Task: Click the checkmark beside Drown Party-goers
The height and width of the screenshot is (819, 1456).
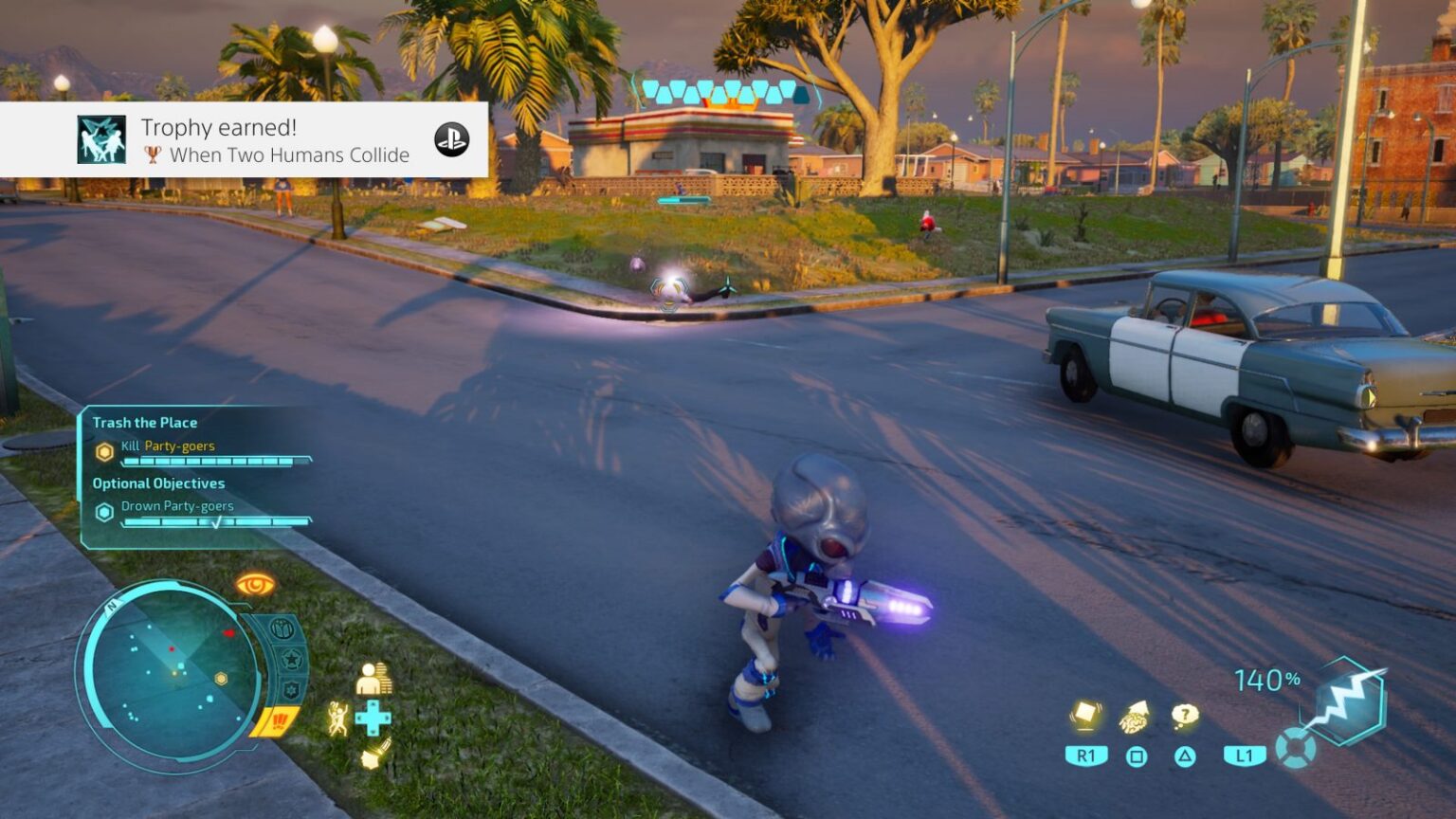Action: [x=218, y=519]
